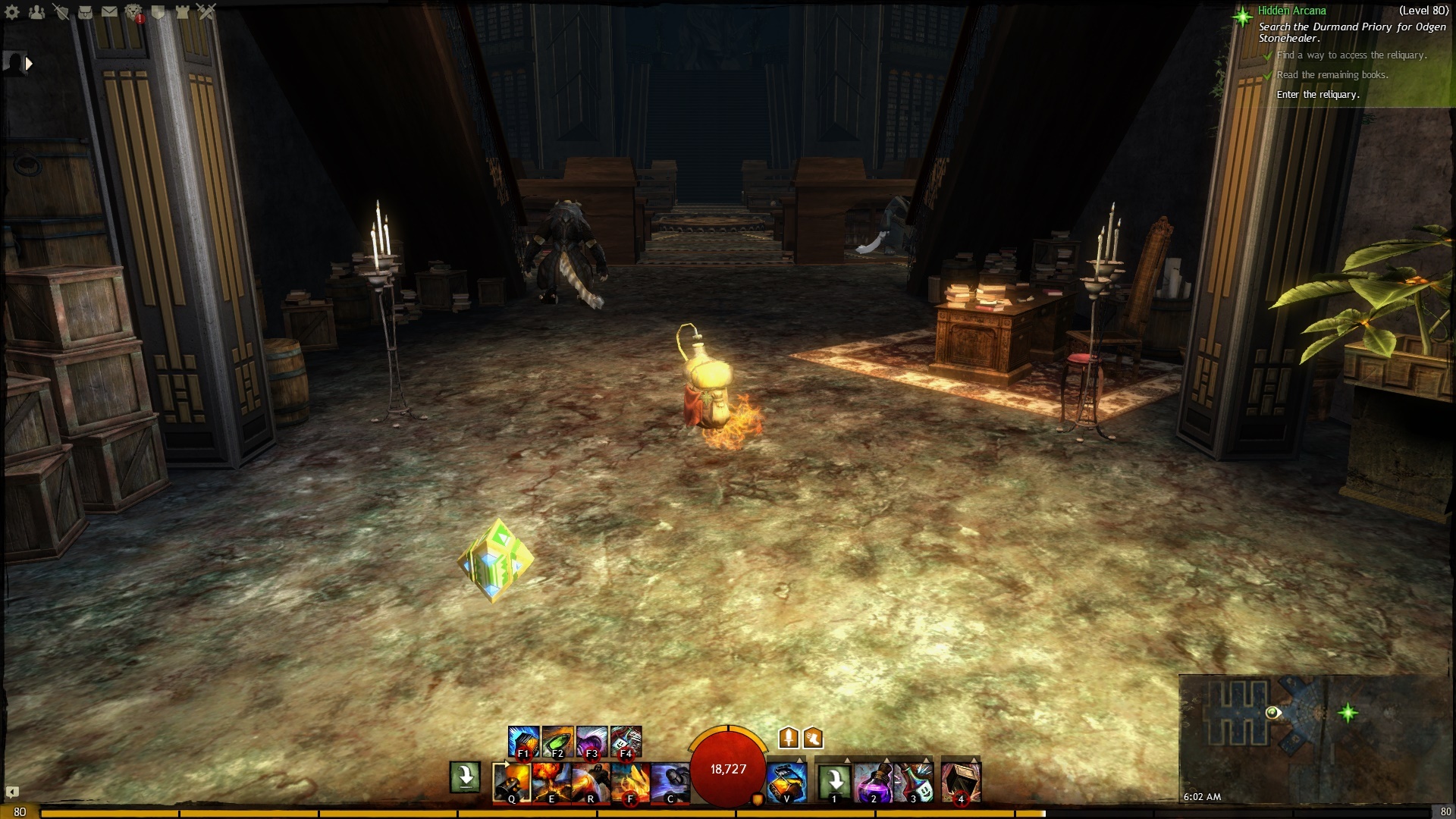Image resolution: width=1456 pixels, height=819 pixels.
Task: Use the erupting volcano skill on E
Action: (x=551, y=781)
